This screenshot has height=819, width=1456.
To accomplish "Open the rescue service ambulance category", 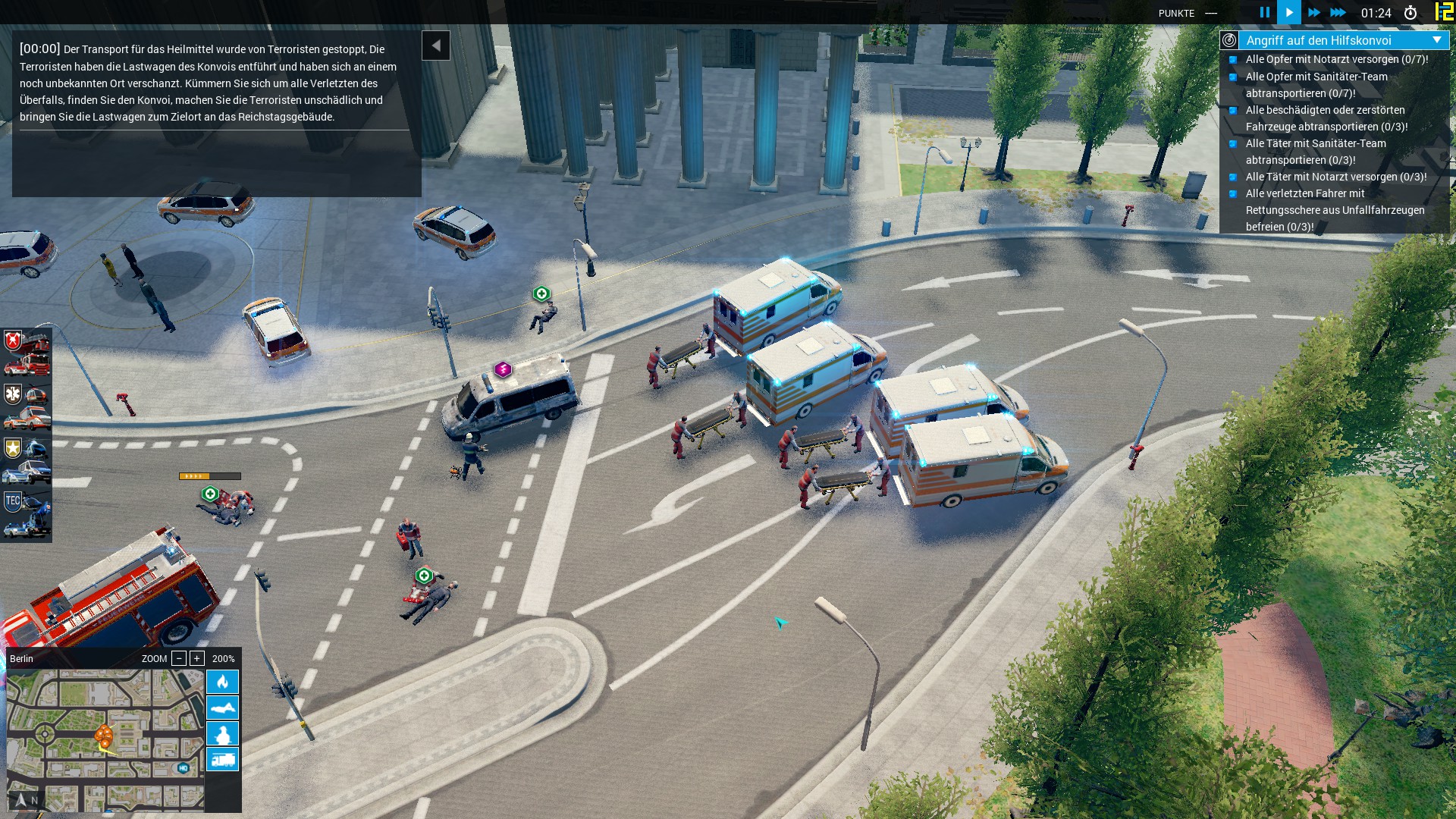I will 12,394.
